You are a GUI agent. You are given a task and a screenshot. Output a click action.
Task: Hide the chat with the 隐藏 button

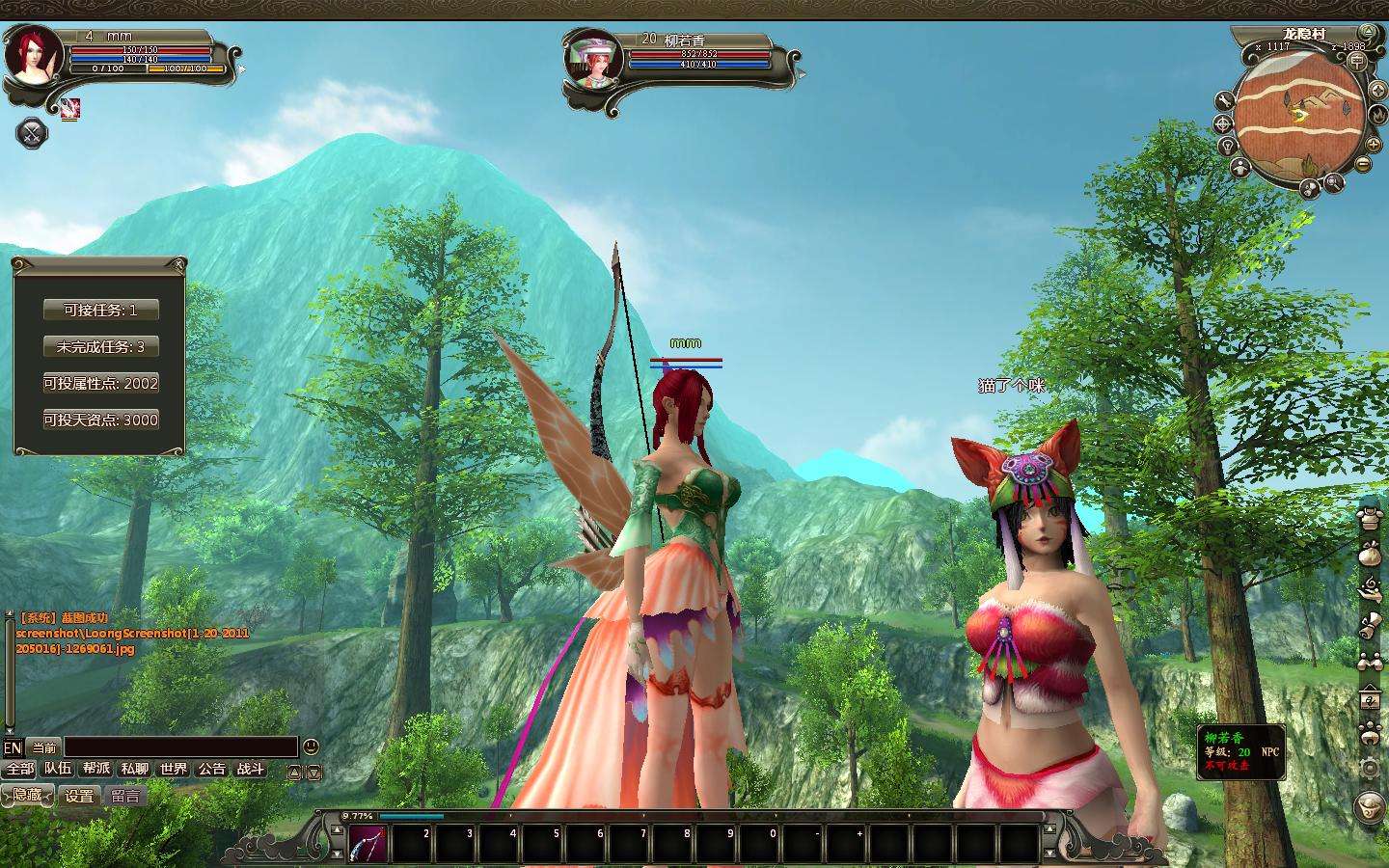pyautogui.click(x=27, y=796)
